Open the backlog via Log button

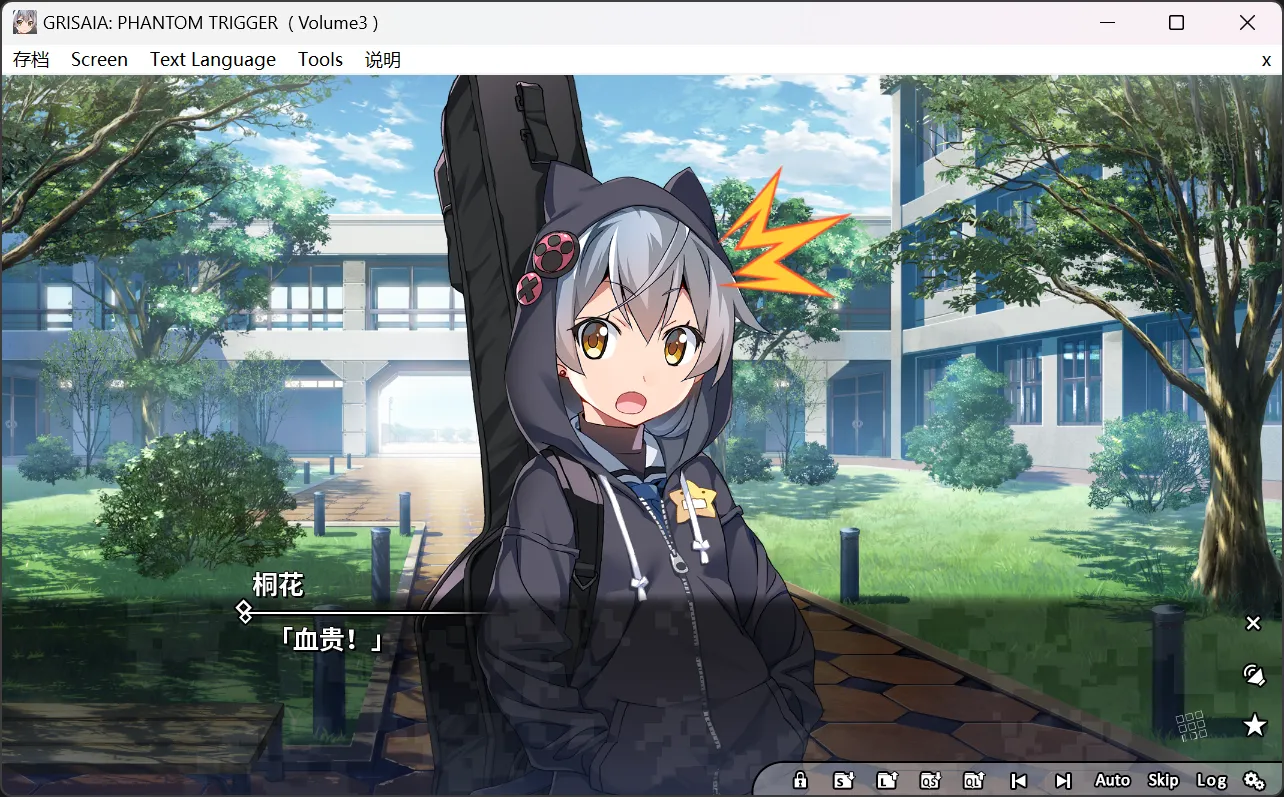coord(1213,780)
